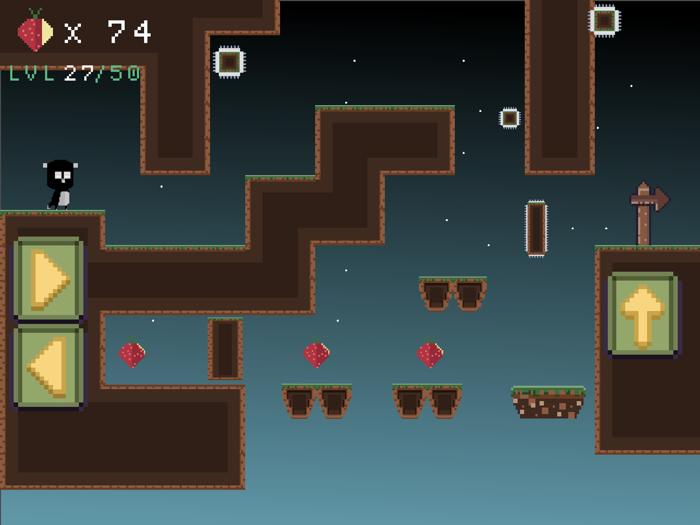Tap the left arrow move button

pos(48,365)
